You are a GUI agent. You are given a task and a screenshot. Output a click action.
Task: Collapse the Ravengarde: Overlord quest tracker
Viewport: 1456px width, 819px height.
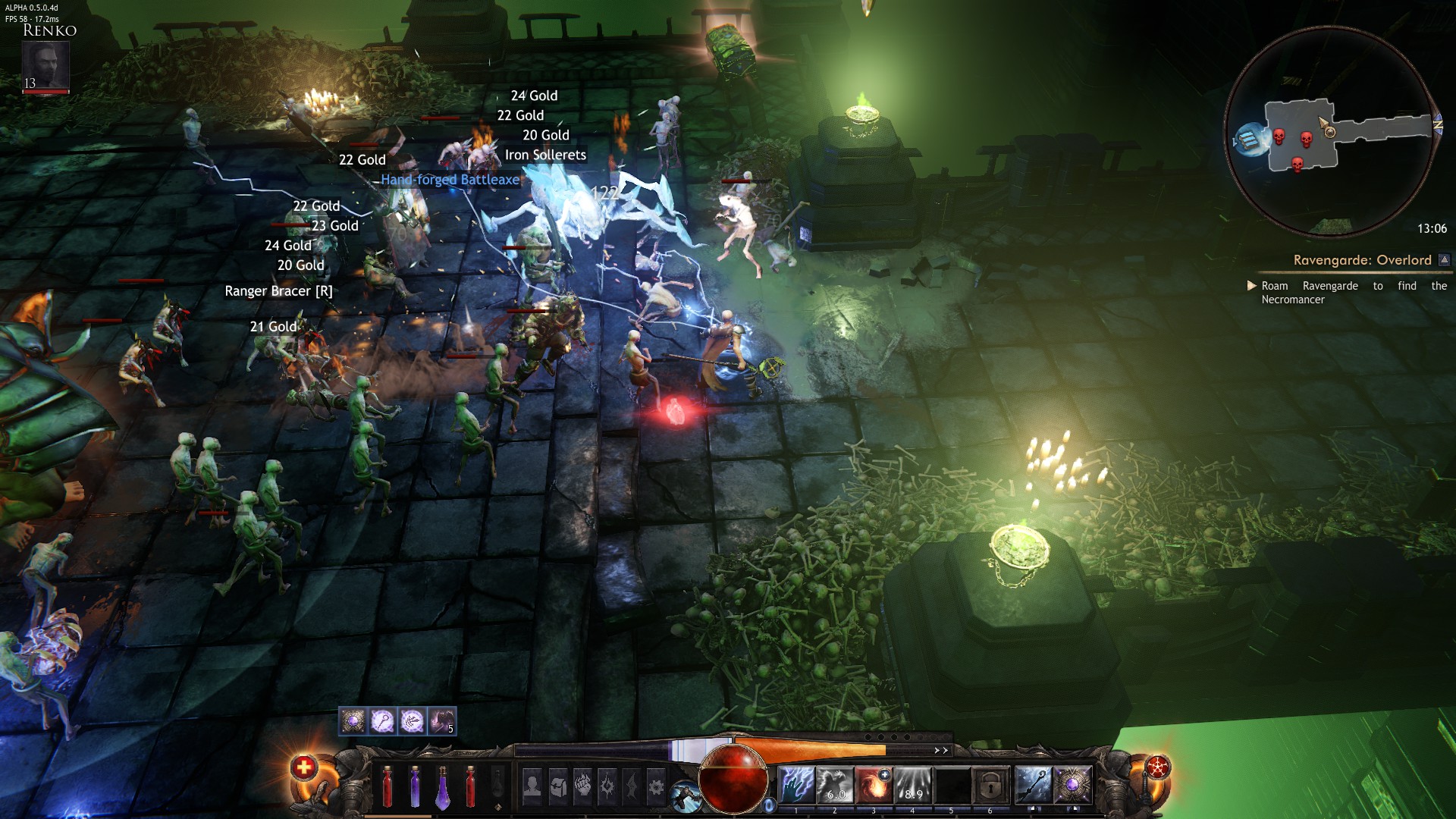pos(1445,260)
